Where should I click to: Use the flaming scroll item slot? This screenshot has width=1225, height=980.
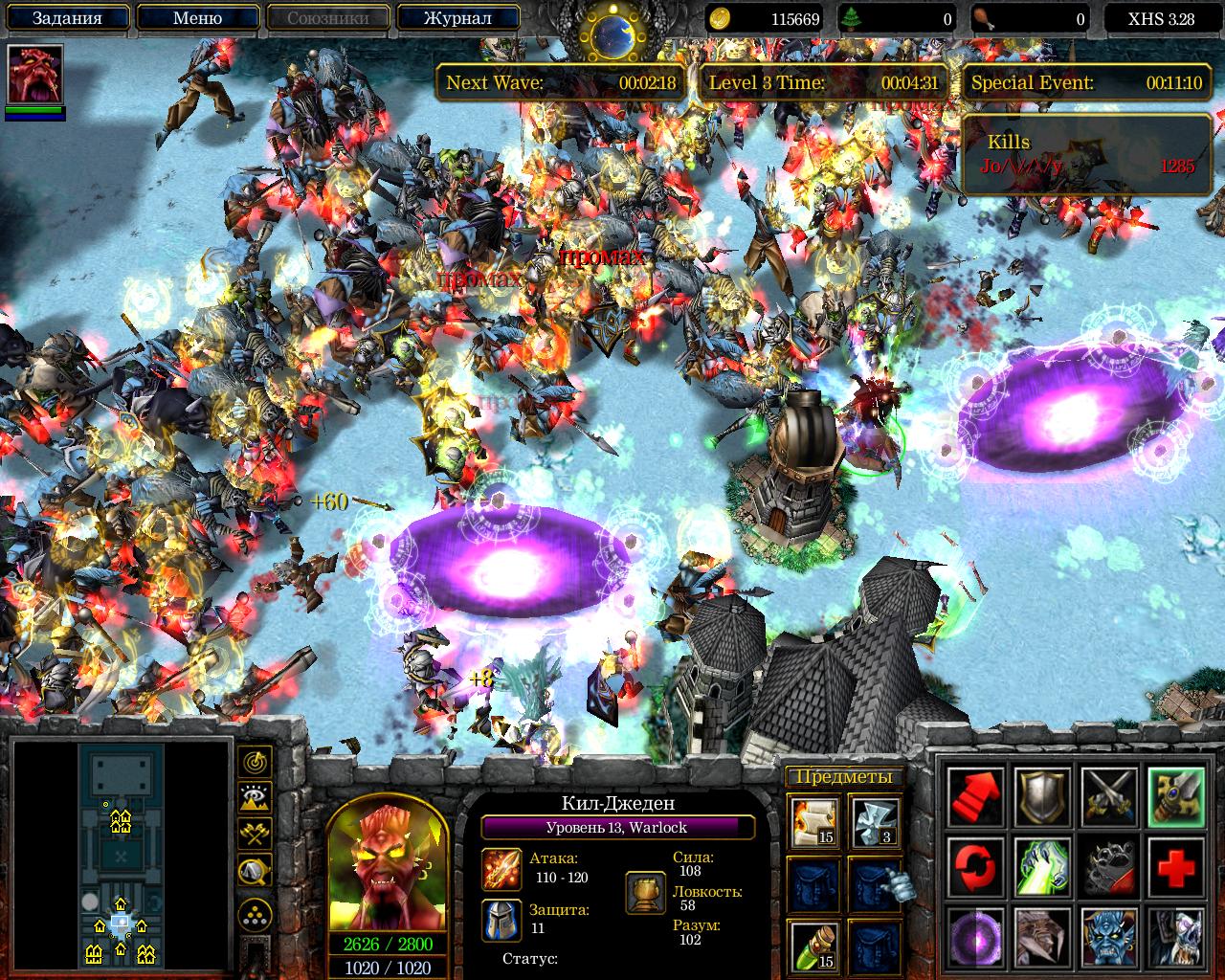click(813, 822)
